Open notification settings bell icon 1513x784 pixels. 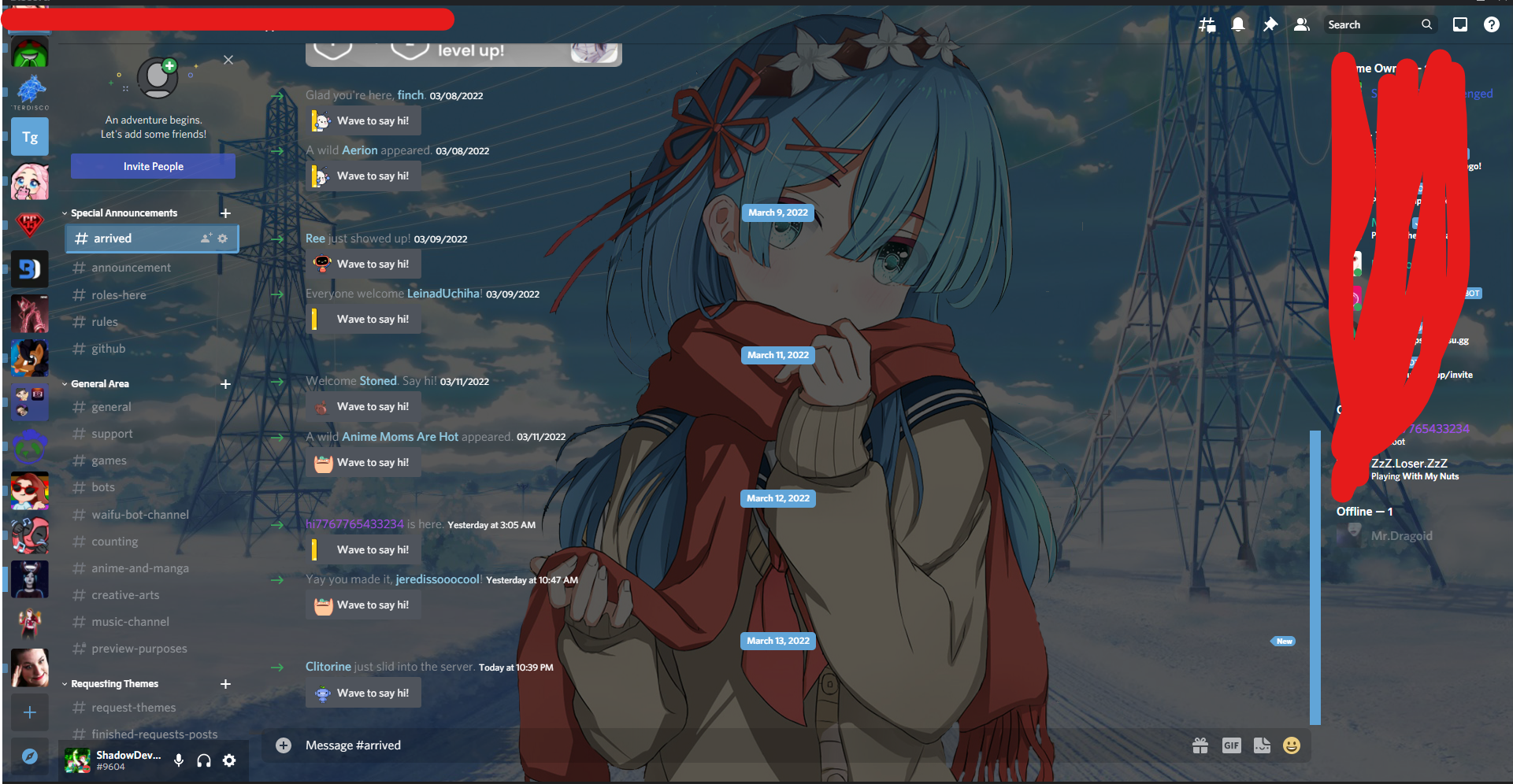pyautogui.click(x=1238, y=24)
